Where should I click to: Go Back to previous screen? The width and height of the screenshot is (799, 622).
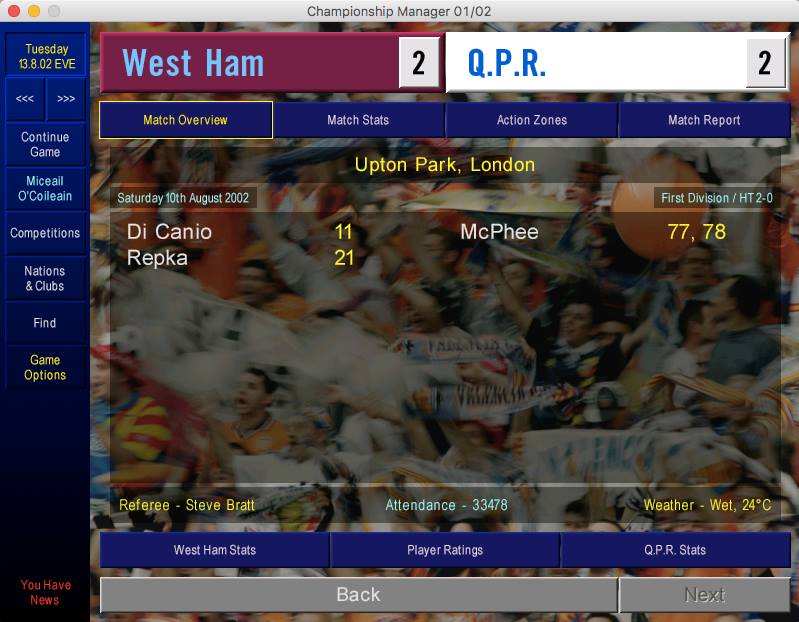[x=358, y=595]
